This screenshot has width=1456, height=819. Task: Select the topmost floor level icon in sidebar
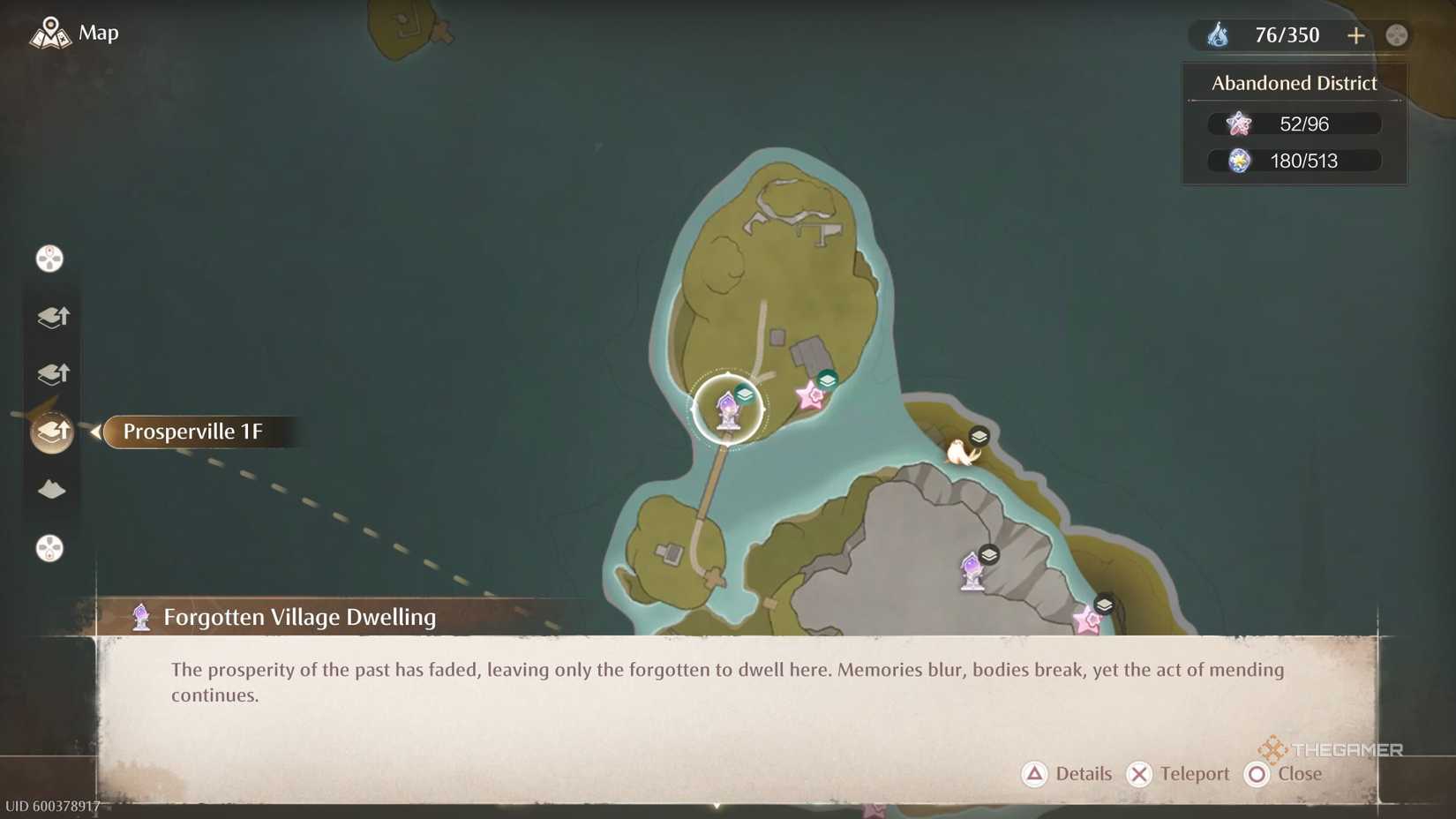point(52,317)
